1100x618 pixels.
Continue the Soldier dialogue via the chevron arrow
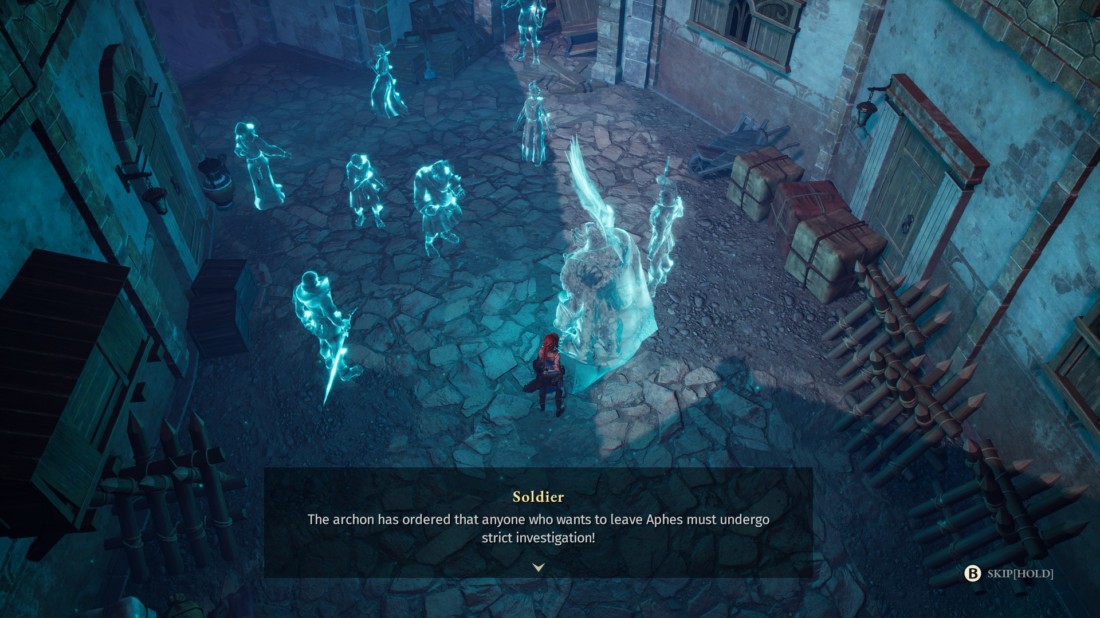tap(538, 567)
